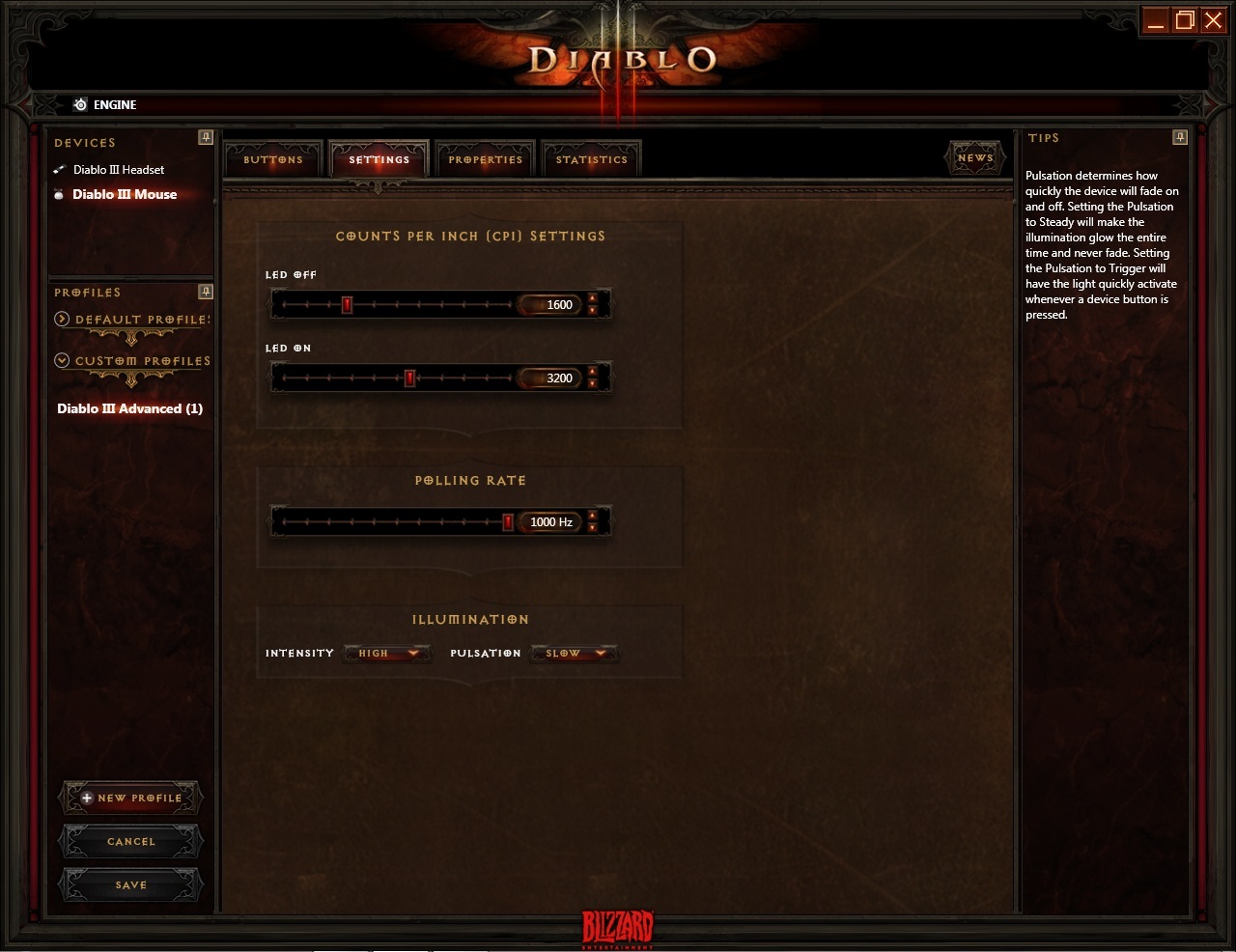The width and height of the screenshot is (1236, 952).
Task: Create a New Profile
Action: (x=129, y=798)
